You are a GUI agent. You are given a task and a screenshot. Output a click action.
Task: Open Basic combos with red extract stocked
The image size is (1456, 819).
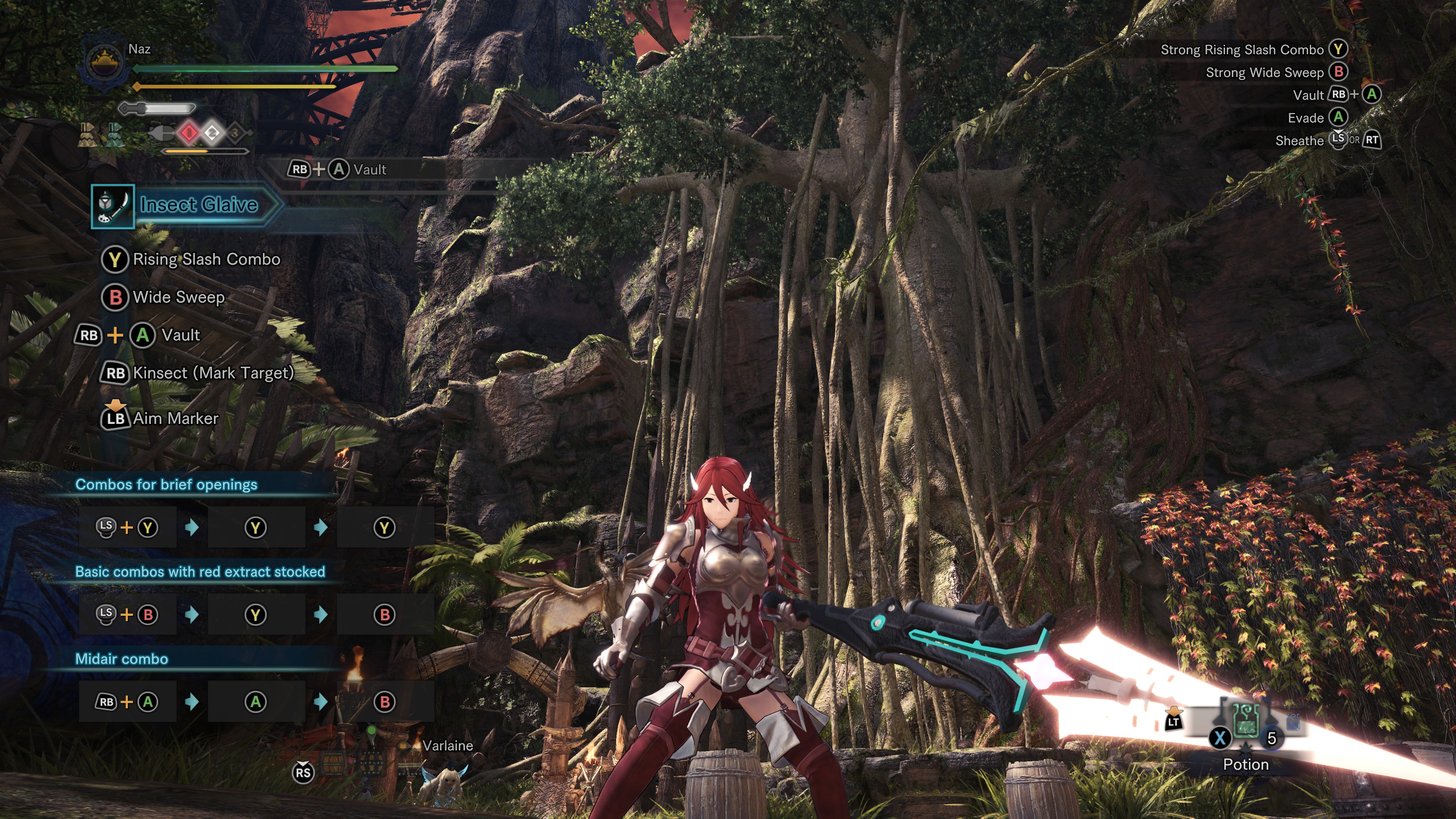coord(200,572)
